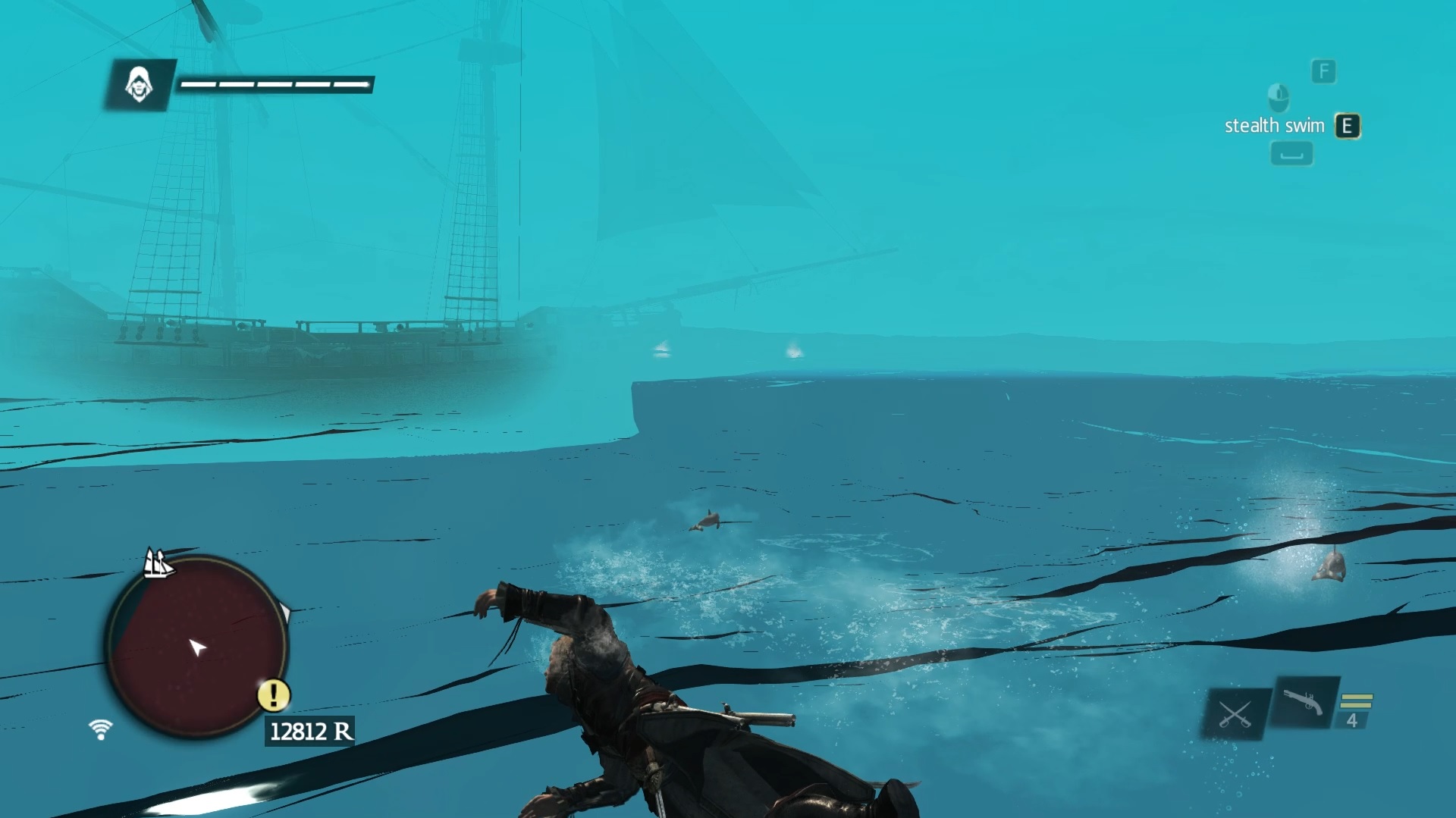Select the crossed swords weapon slot
The width and height of the screenshot is (1456, 818).
[x=1235, y=714]
